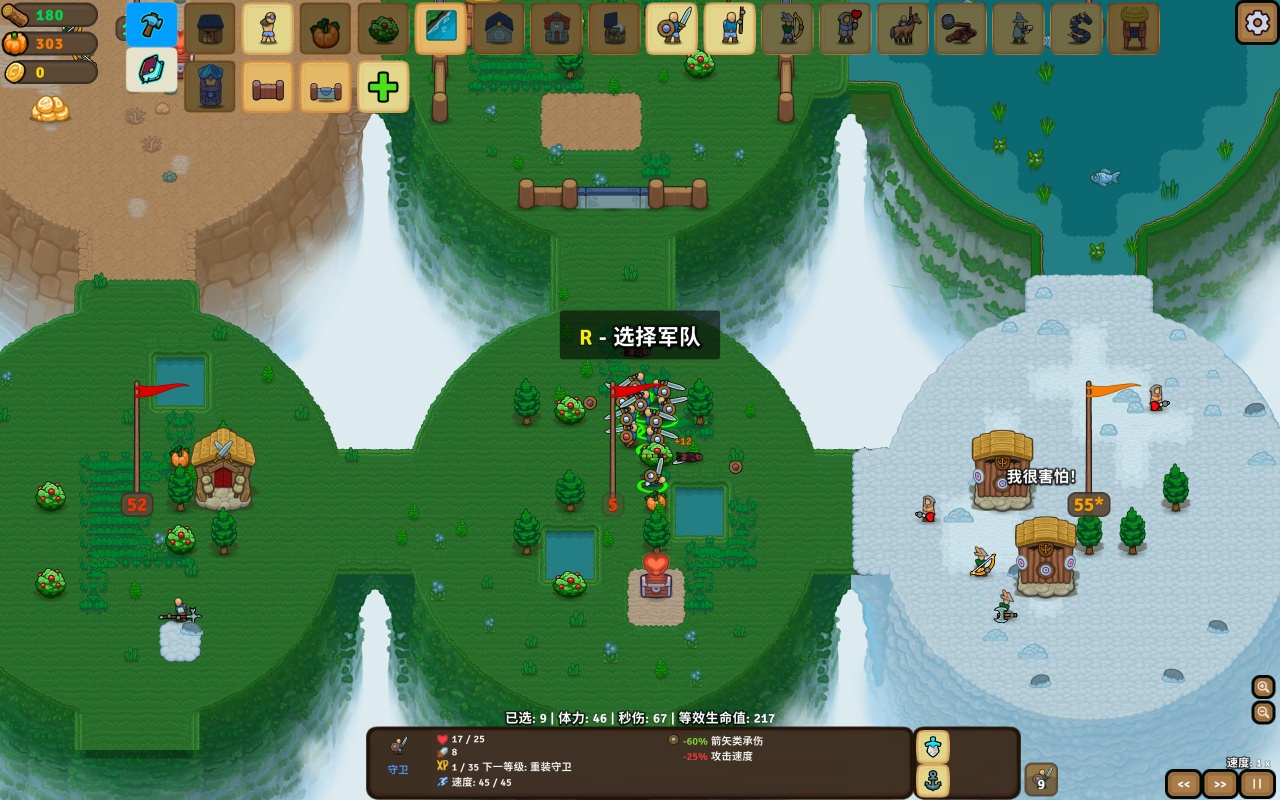Click the R - 选择军队 prompt
Screen dimensions: 1280x800
pos(641,337)
